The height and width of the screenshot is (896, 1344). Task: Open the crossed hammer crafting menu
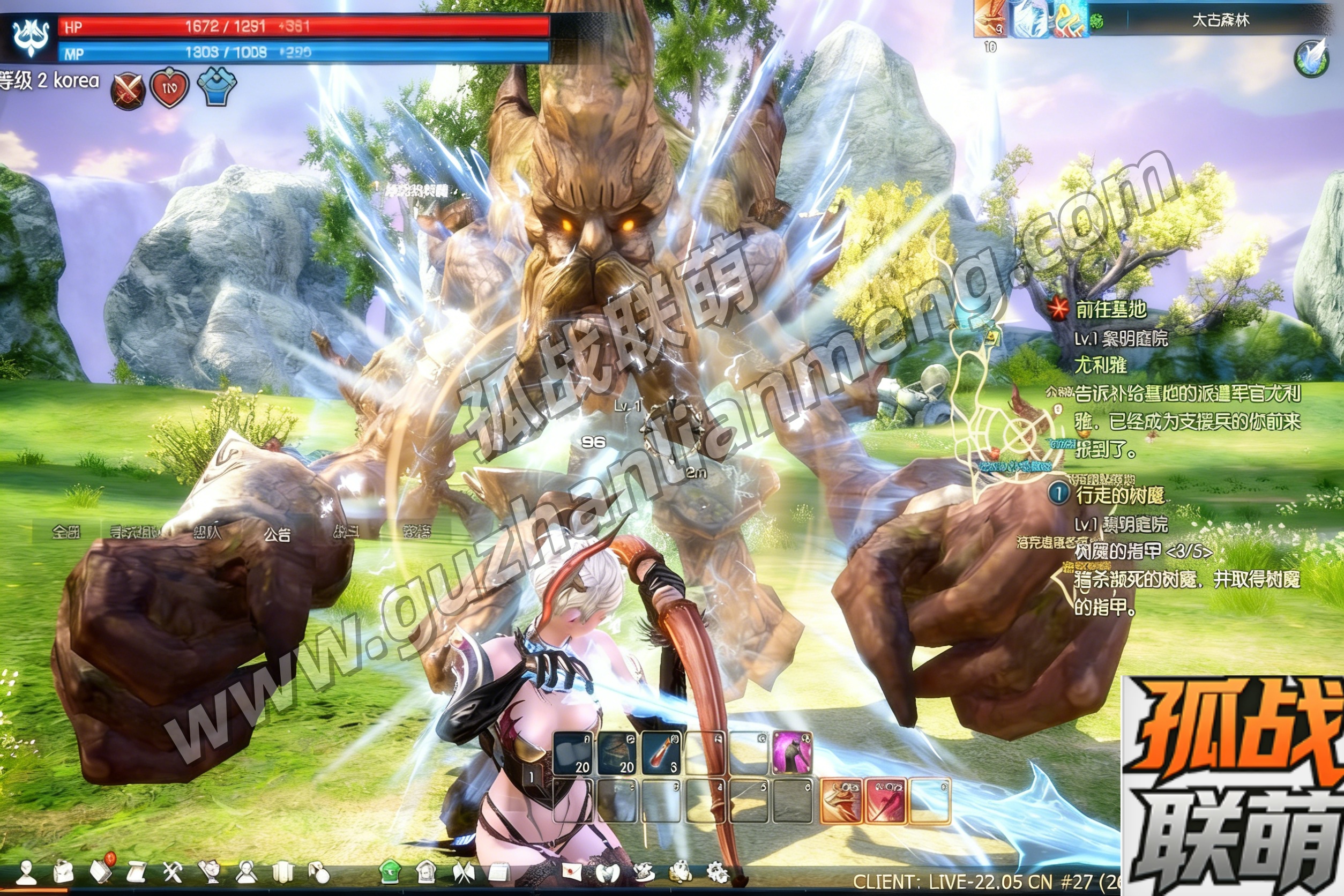point(172,872)
